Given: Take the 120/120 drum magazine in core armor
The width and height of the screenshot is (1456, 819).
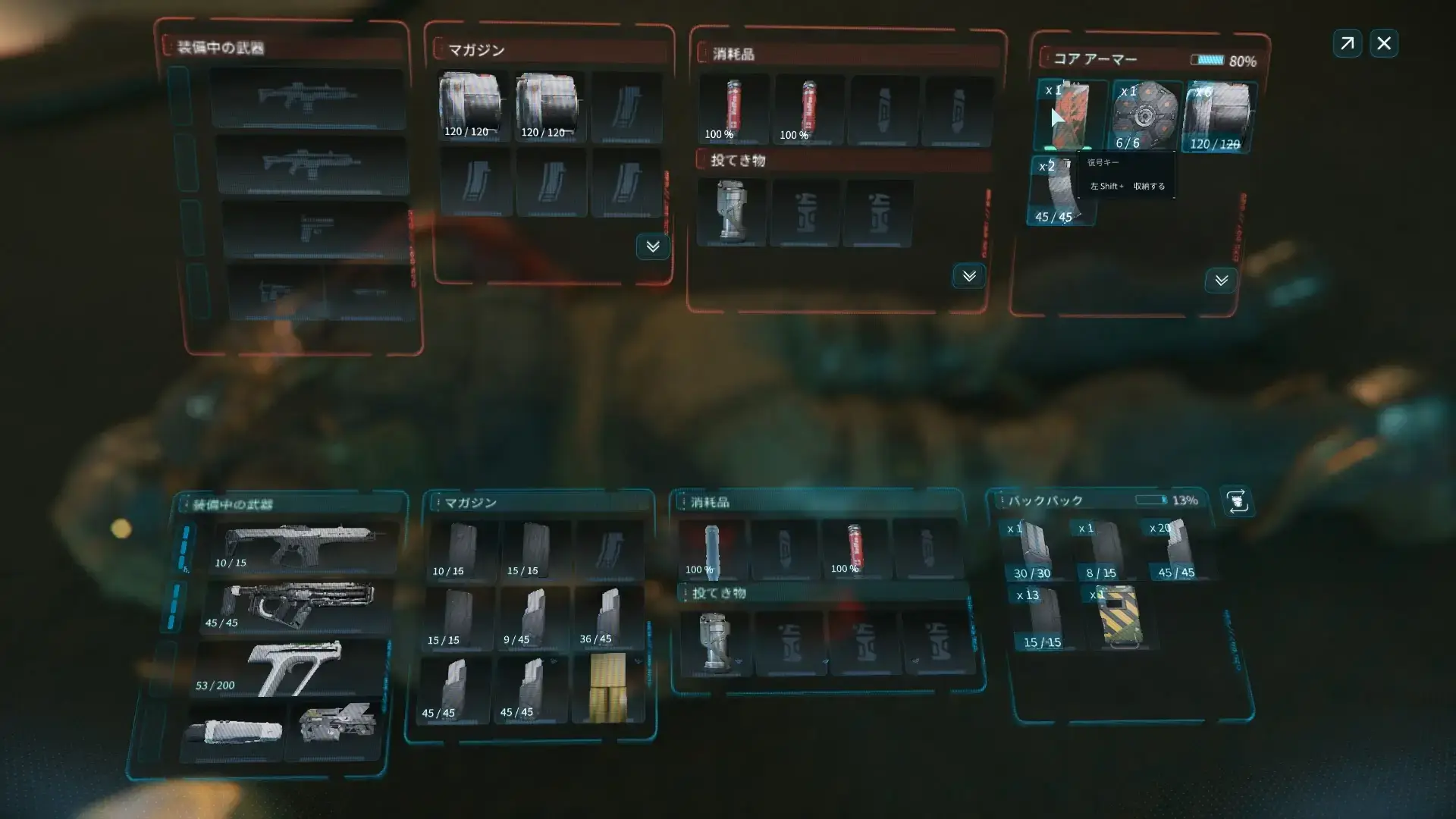Looking at the screenshot, I should pyautogui.click(x=1216, y=115).
